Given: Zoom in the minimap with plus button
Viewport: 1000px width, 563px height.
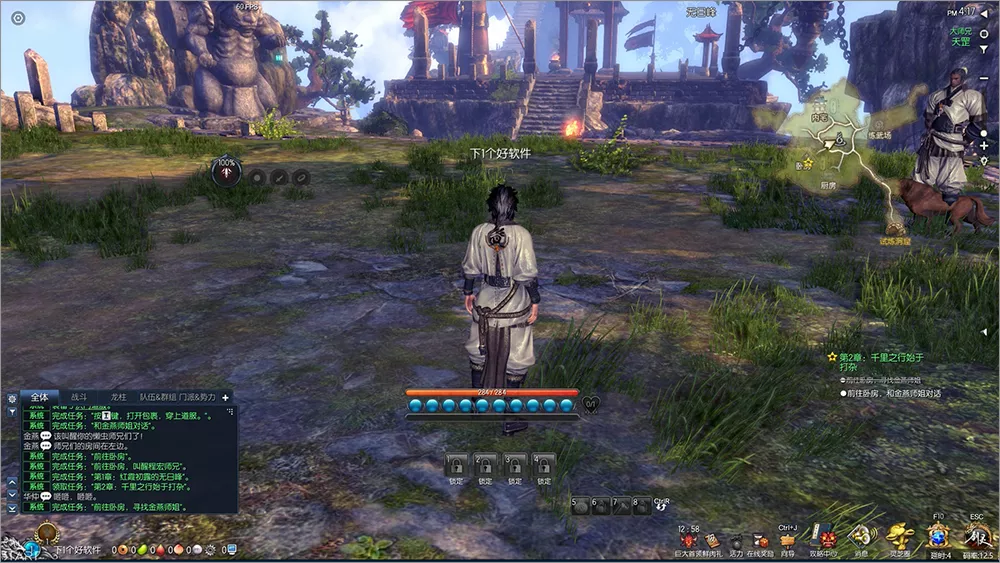Looking at the screenshot, I should point(984,146).
